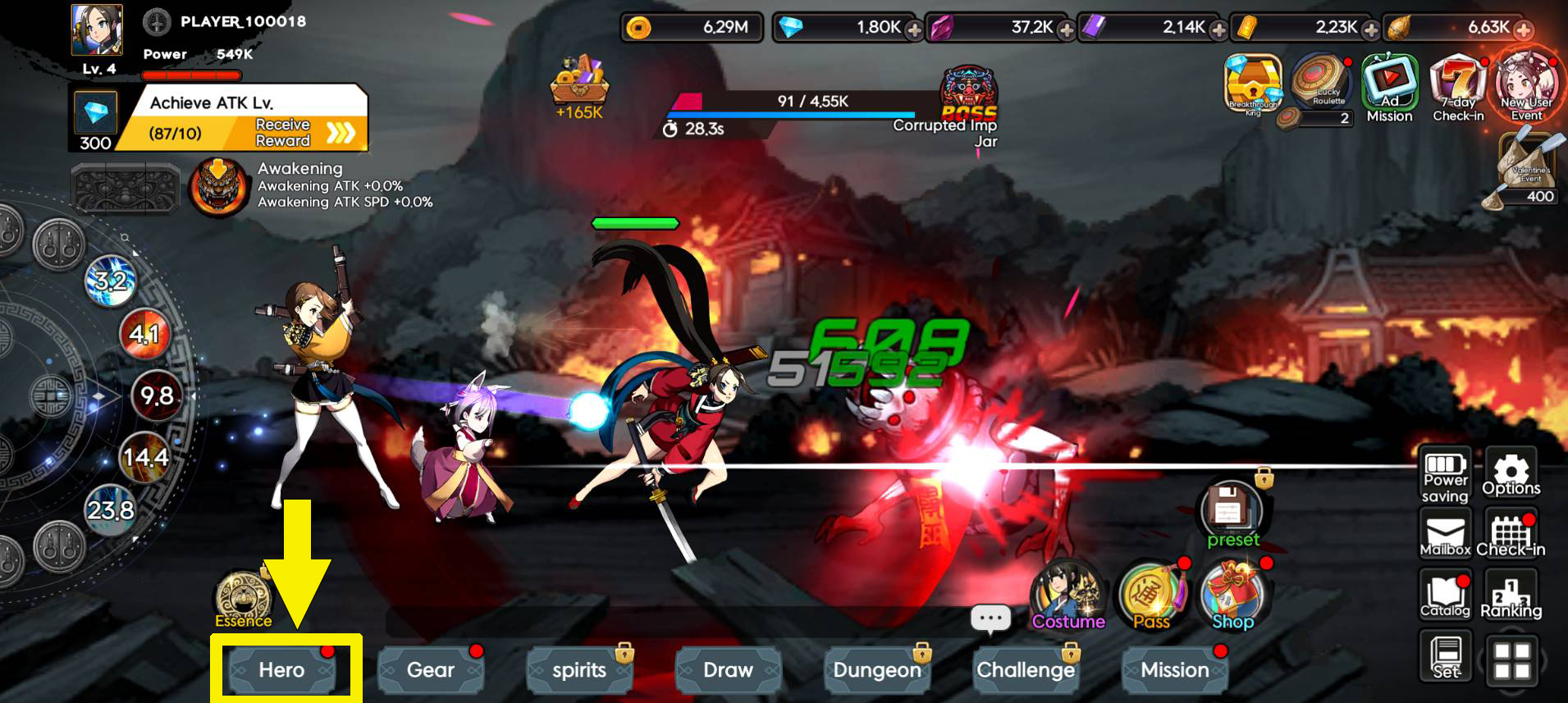
Task: Open Options settings
Action: [1512, 473]
